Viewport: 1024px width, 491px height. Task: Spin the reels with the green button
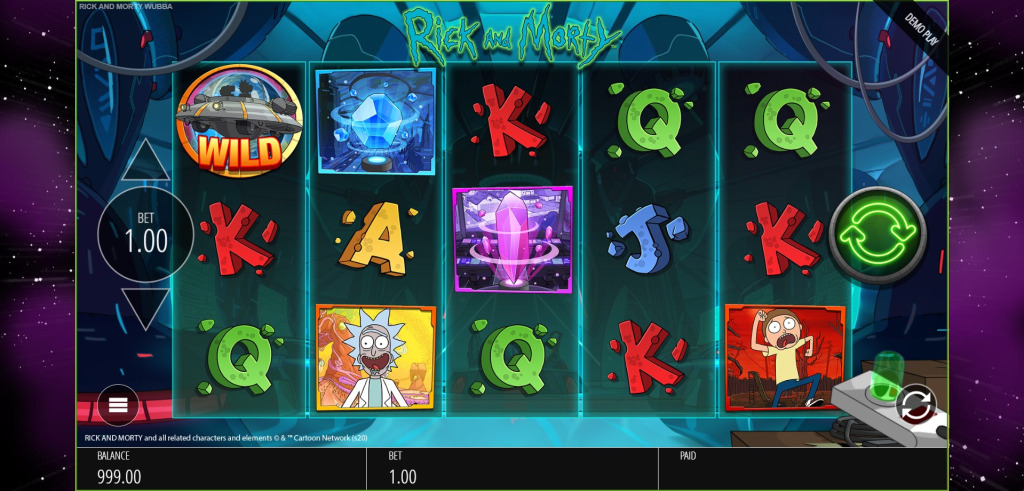877,233
